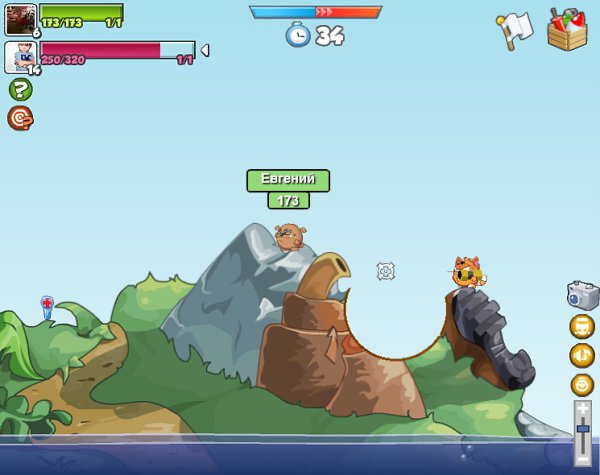Toggle sound with the speaker button
Image resolution: width=600 pixels, height=475 pixels.
click(x=582, y=355)
